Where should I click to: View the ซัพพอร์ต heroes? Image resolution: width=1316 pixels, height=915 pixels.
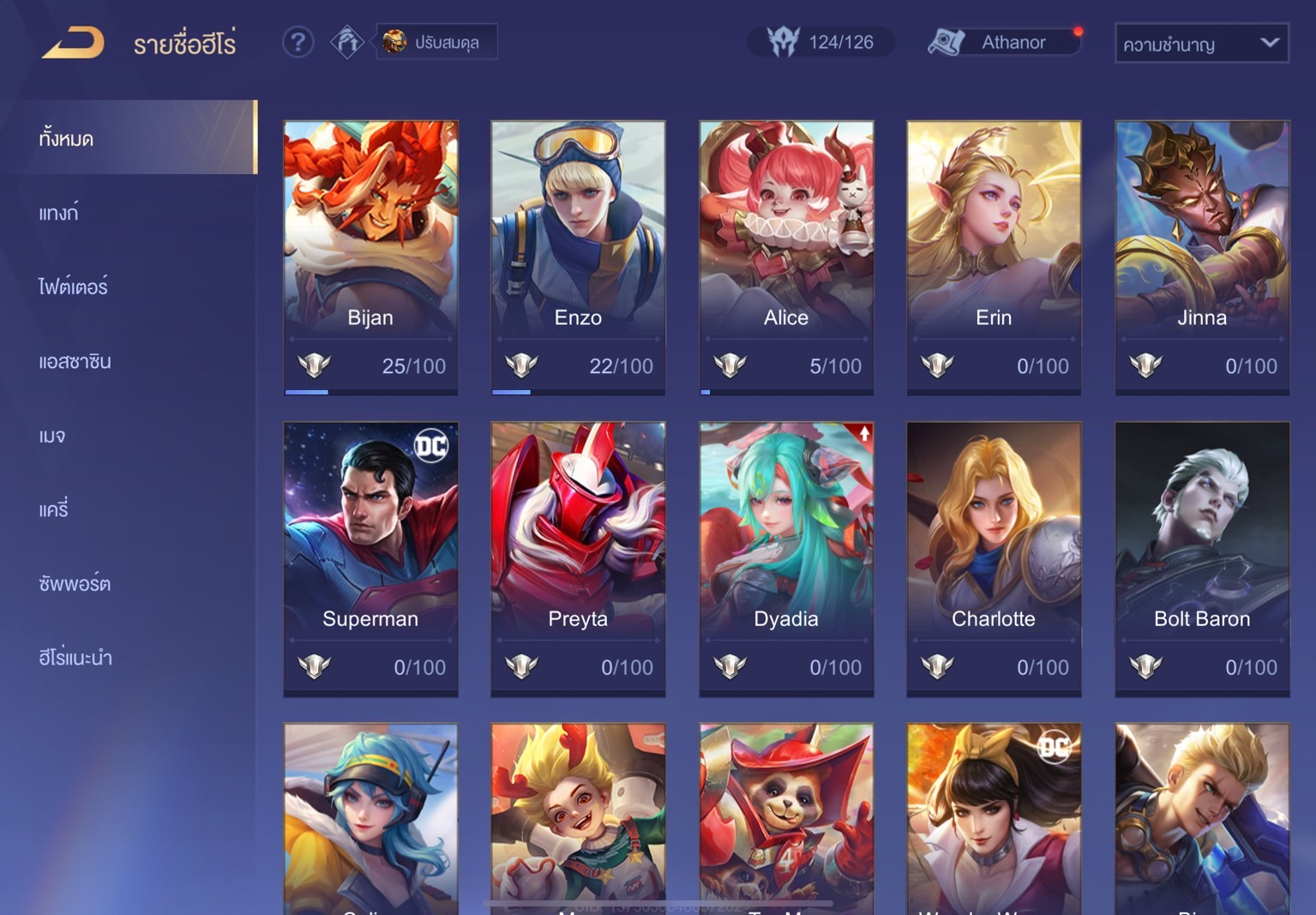(75, 584)
